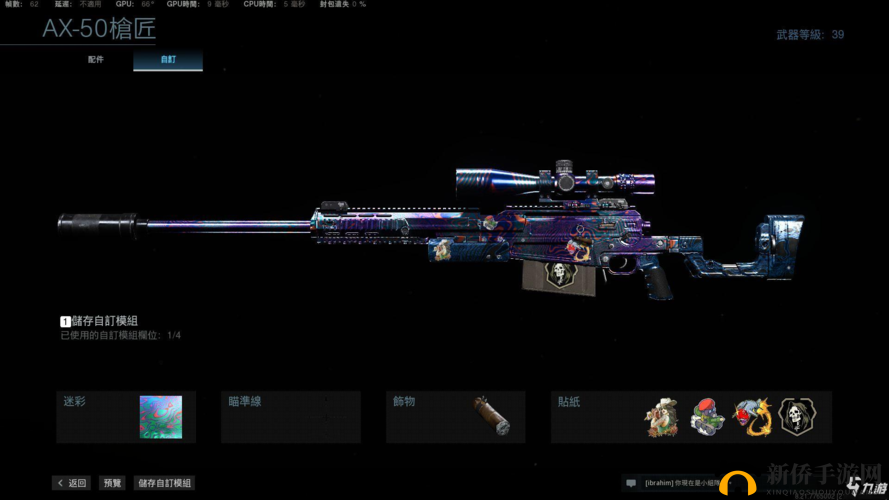The width and height of the screenshot is (889, 500).
Task: Select the 自訂 customize tab
Action: click(168, 60)
